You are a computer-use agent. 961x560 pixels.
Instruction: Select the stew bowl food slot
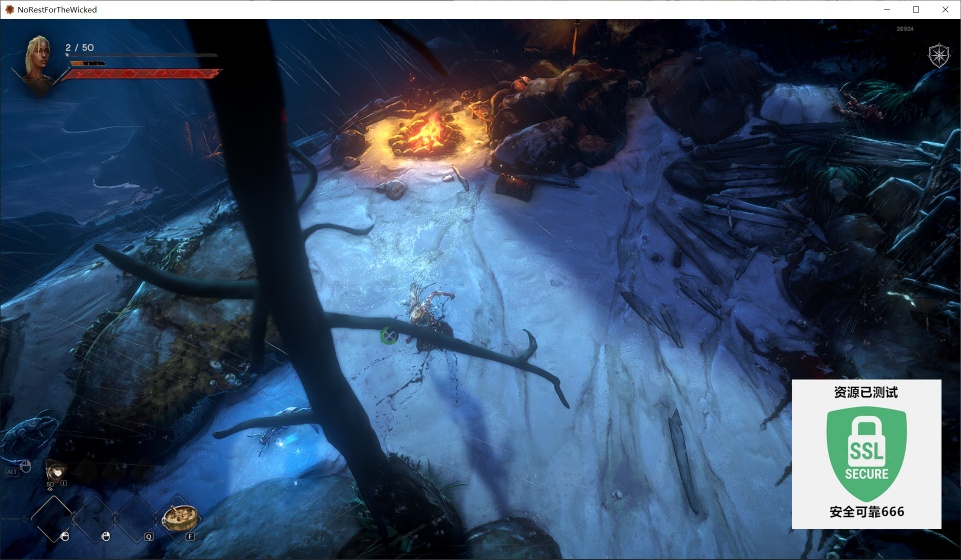(x=181, y=517)
